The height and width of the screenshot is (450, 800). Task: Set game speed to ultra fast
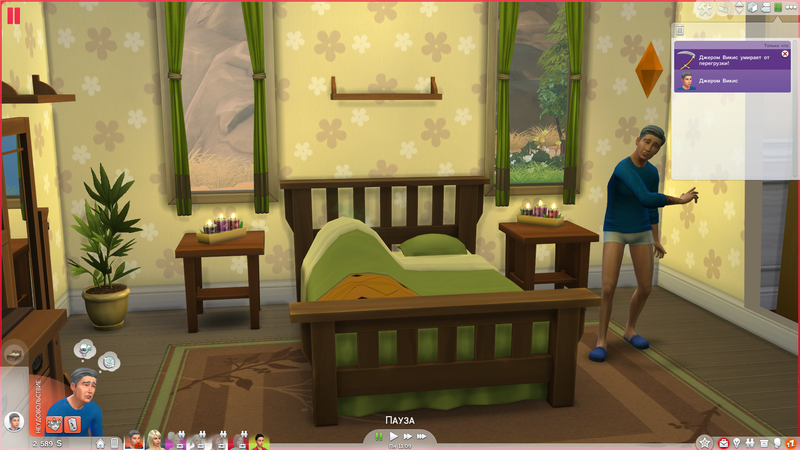424,437
